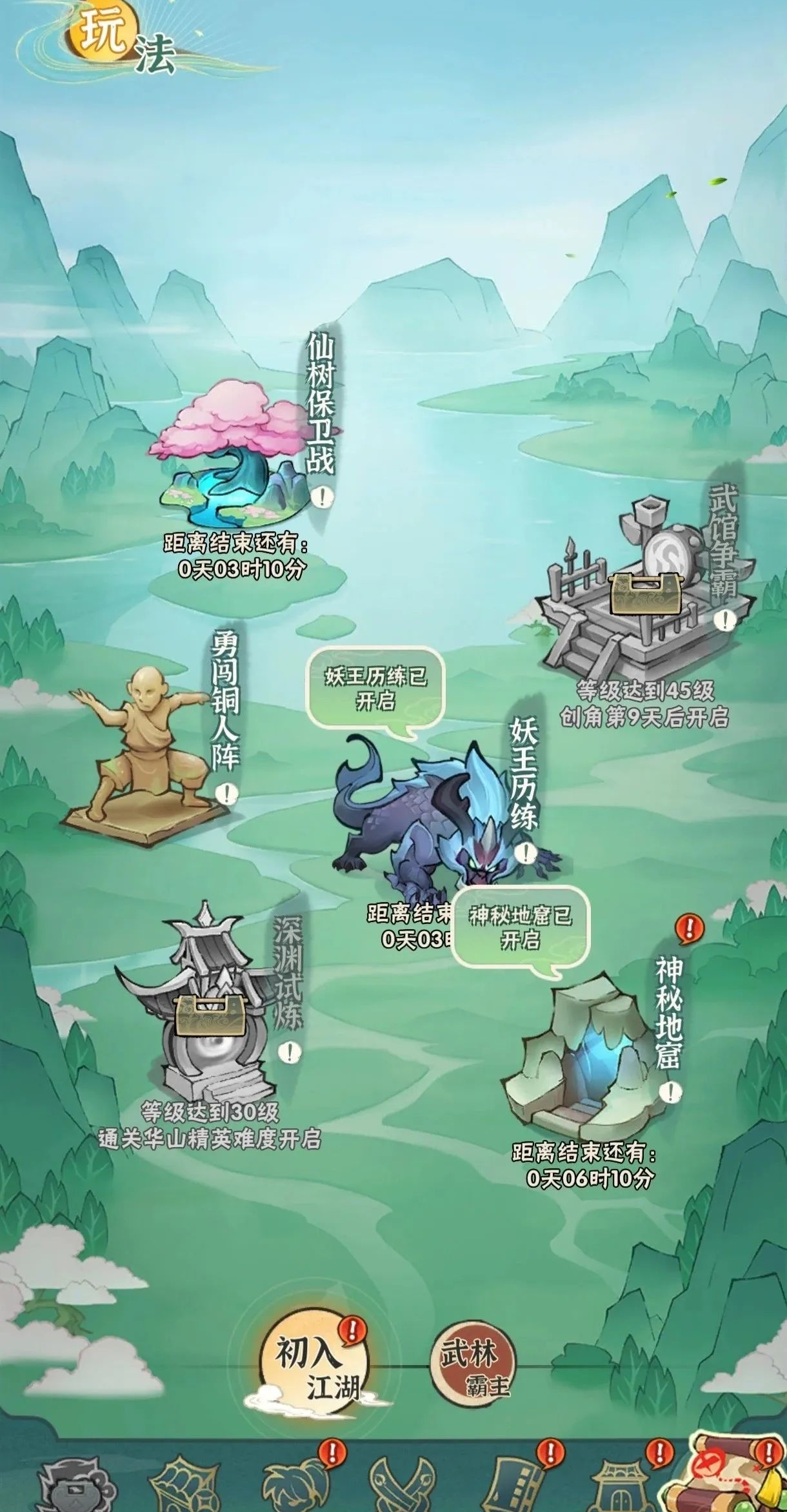Show info for 深渊试炼 via exclamation icon
Viewport: 787px width, 1512px height.
click(x=290, y=1052)
